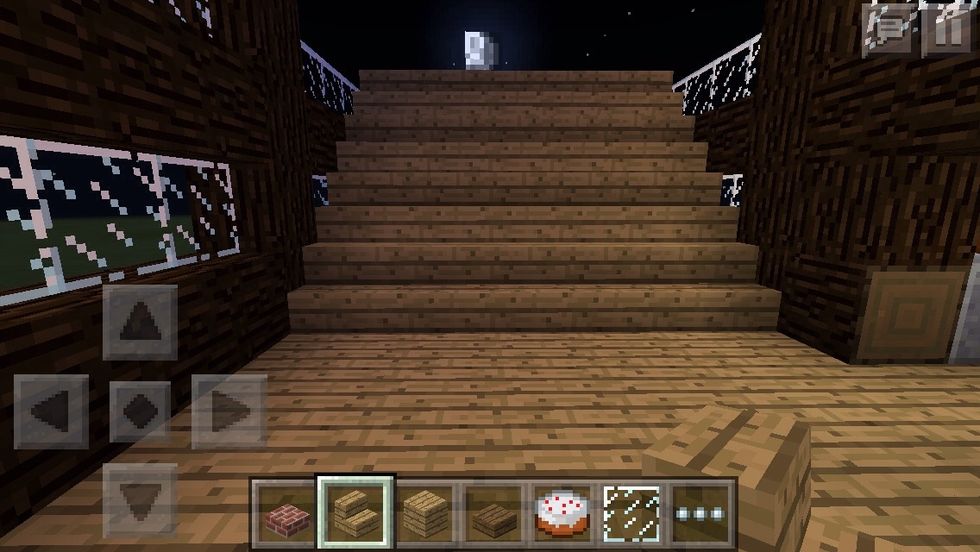Switch to the wooden slab slot
Image resolution: width=980 pixels, height=552 pixels.
point(493,510)
